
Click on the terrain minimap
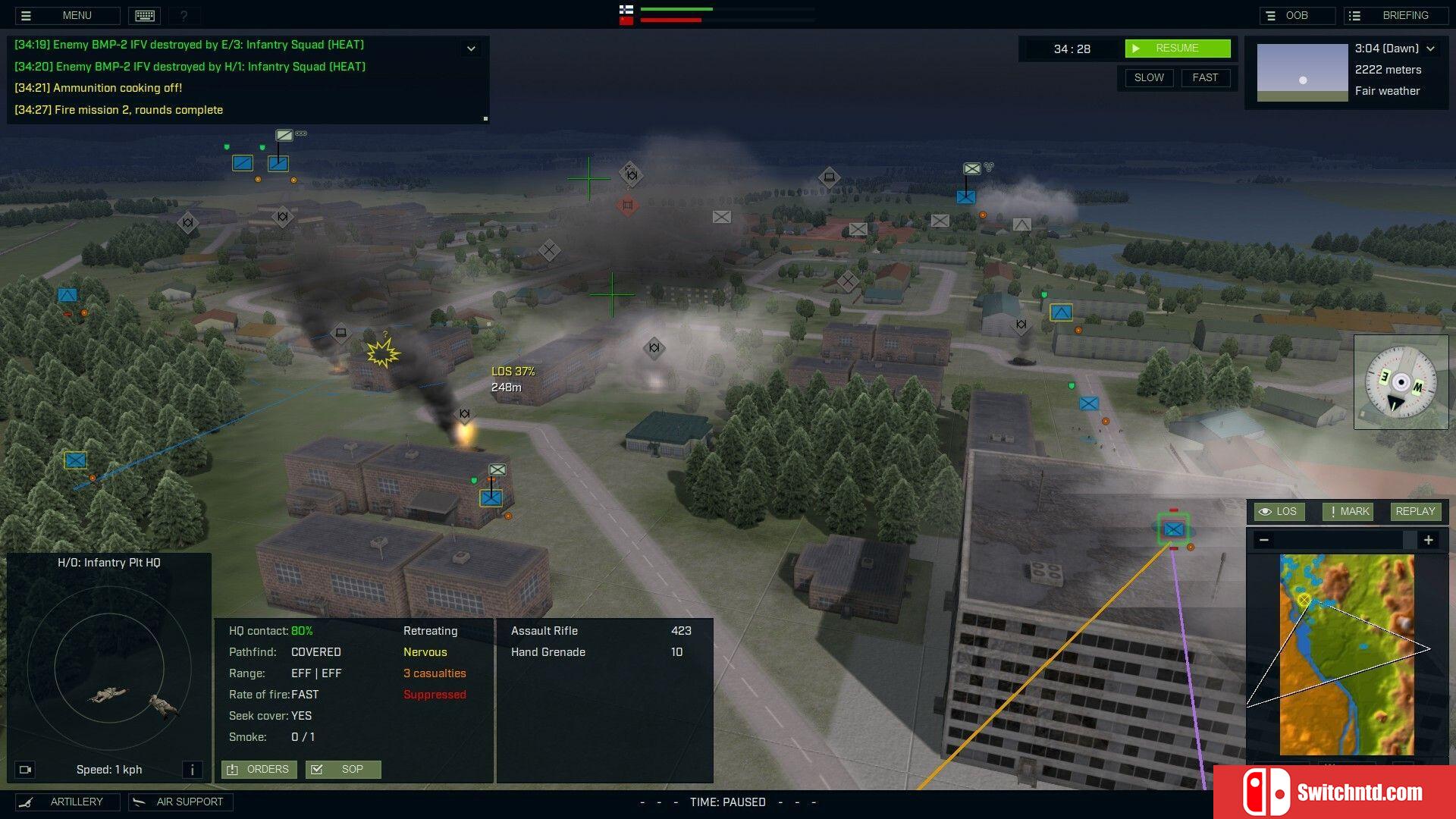[1347, 654]
